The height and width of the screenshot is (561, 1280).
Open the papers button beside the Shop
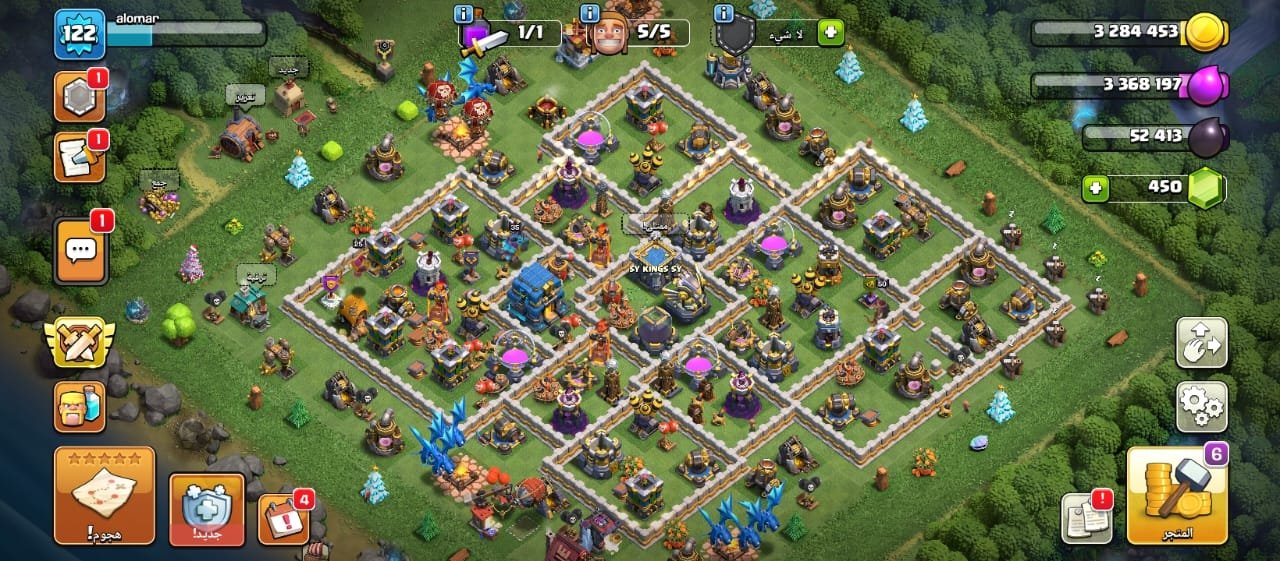pos(1086,519)
